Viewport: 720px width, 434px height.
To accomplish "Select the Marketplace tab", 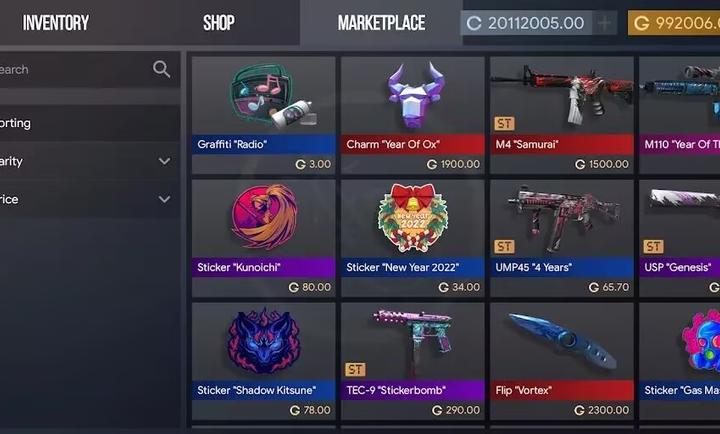I will click(381, 22).
